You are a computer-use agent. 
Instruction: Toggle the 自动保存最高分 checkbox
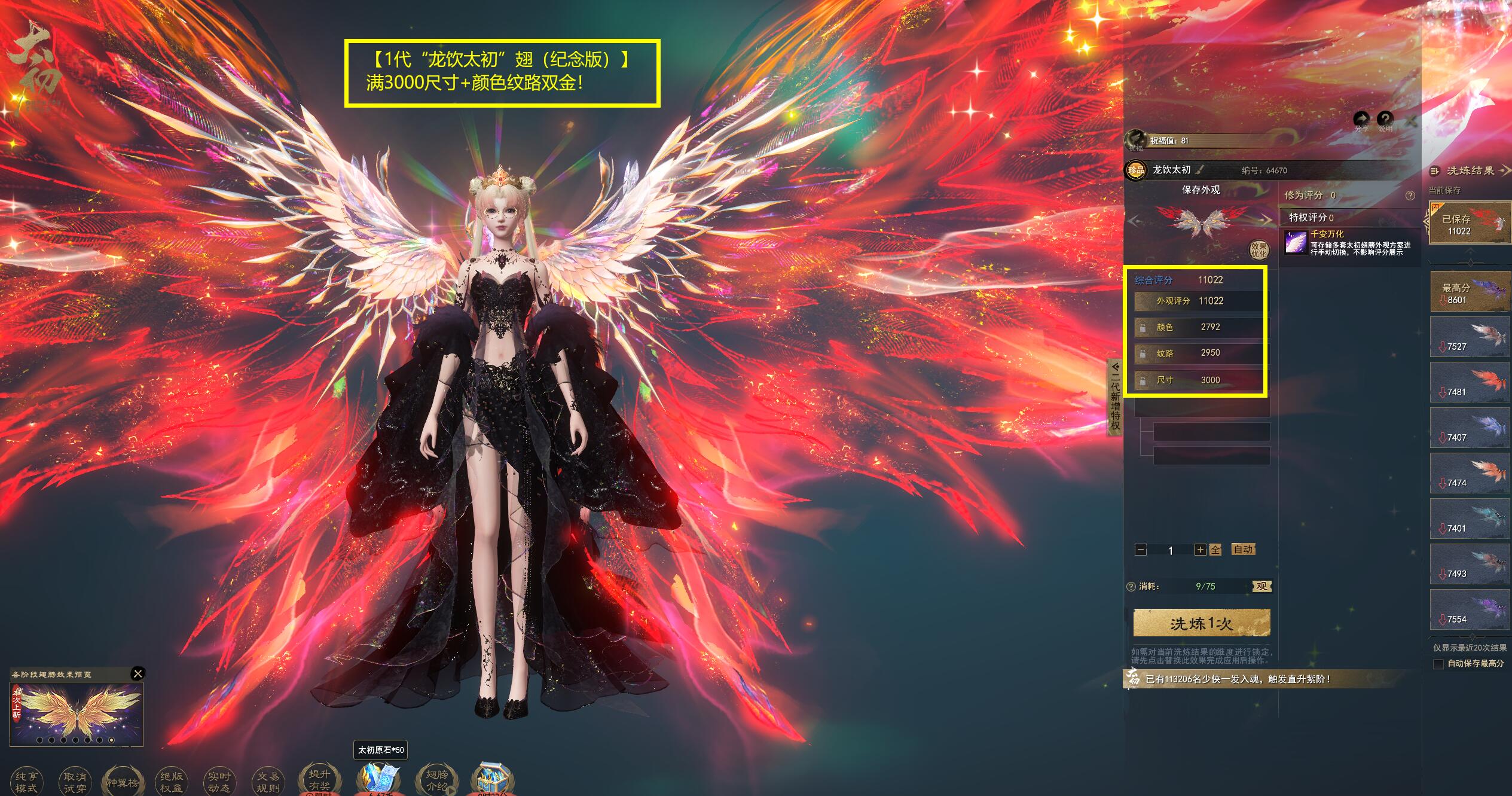pyautogui.click(x=1438, y=664)
